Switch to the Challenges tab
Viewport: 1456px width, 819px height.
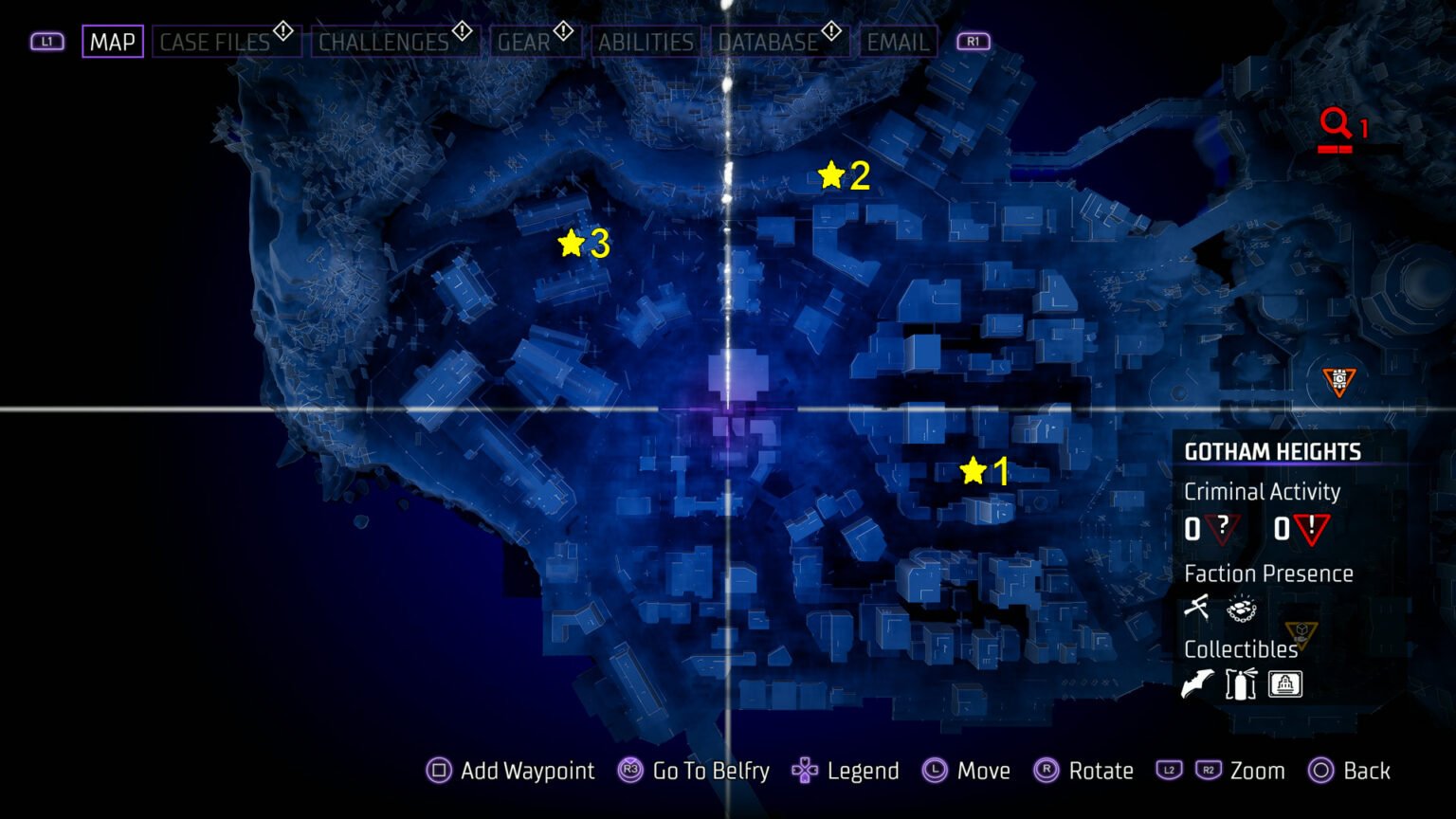(x=384, y=42)
